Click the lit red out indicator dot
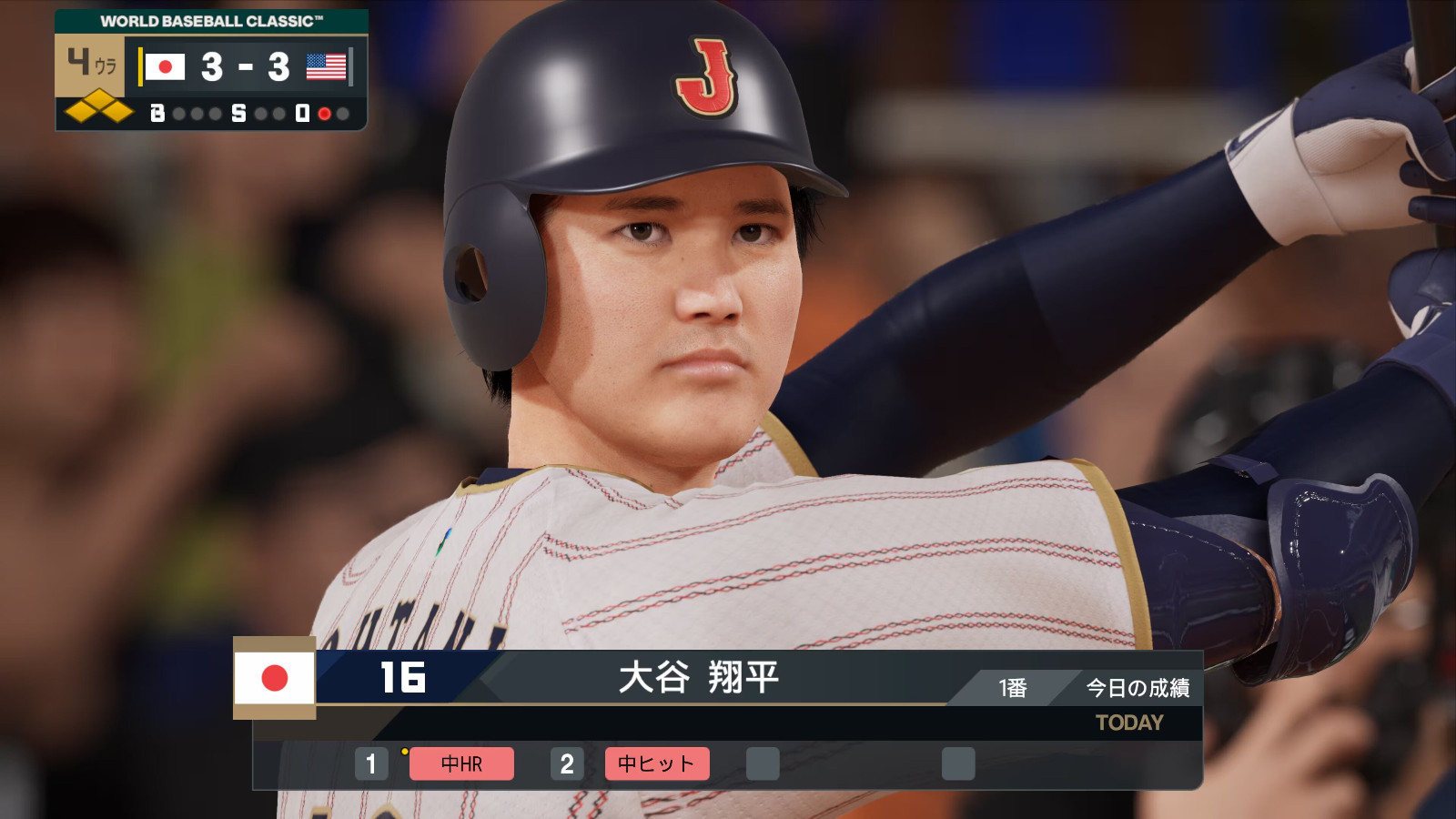 (x=324, y=113)
